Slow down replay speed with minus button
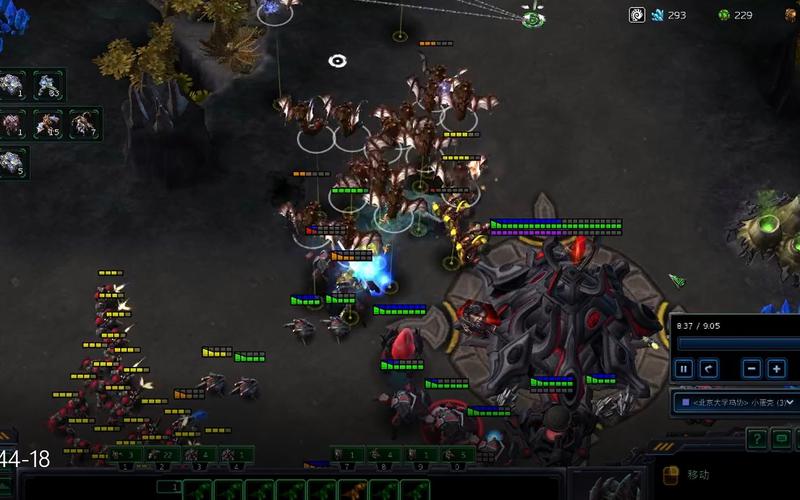 [752, 369]
